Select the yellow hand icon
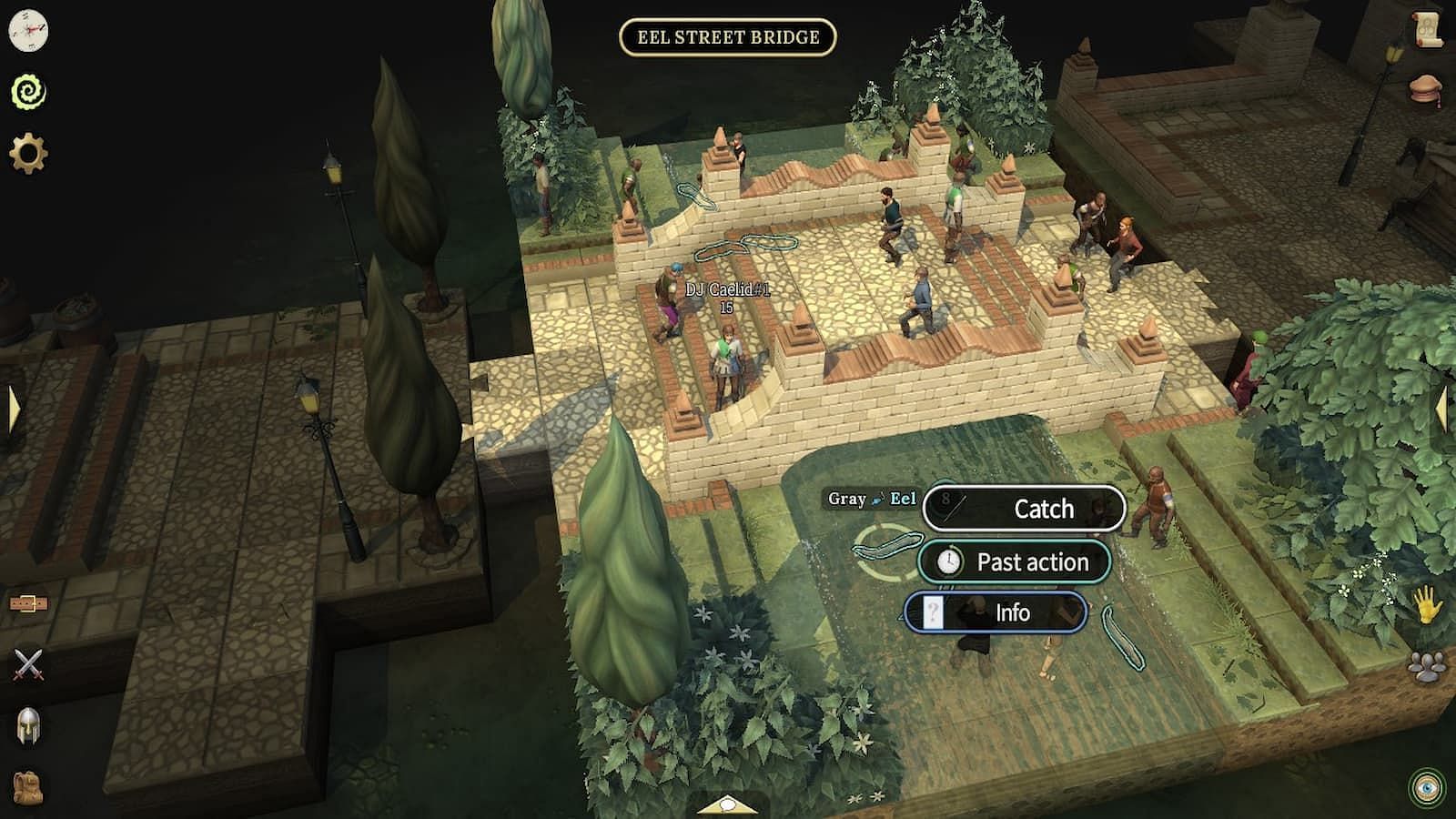The height and width of the screenshot is (819, 1456). [x=1427, y=604]
